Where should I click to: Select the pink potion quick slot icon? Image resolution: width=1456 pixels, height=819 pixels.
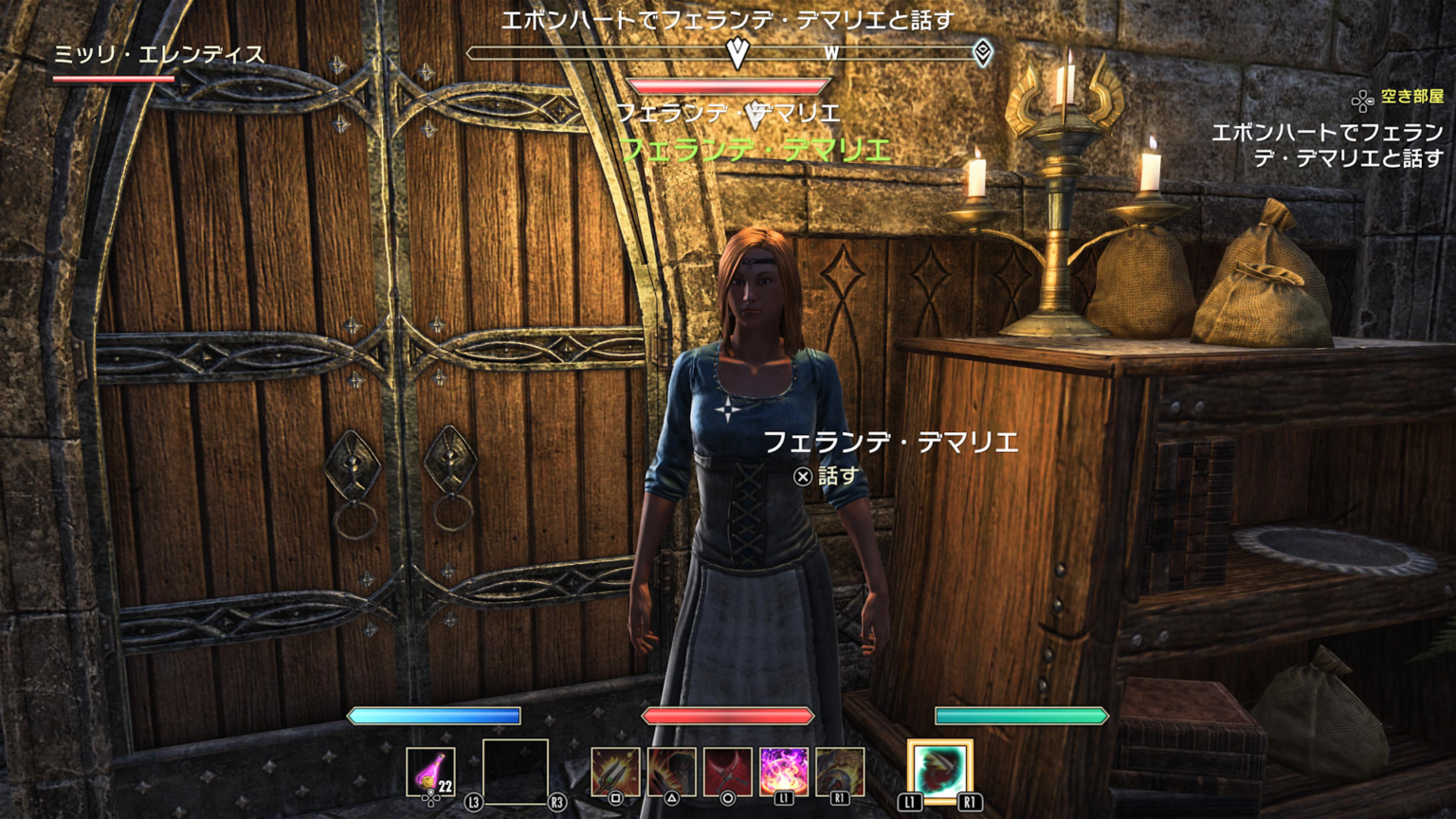(x=433, y=773)
